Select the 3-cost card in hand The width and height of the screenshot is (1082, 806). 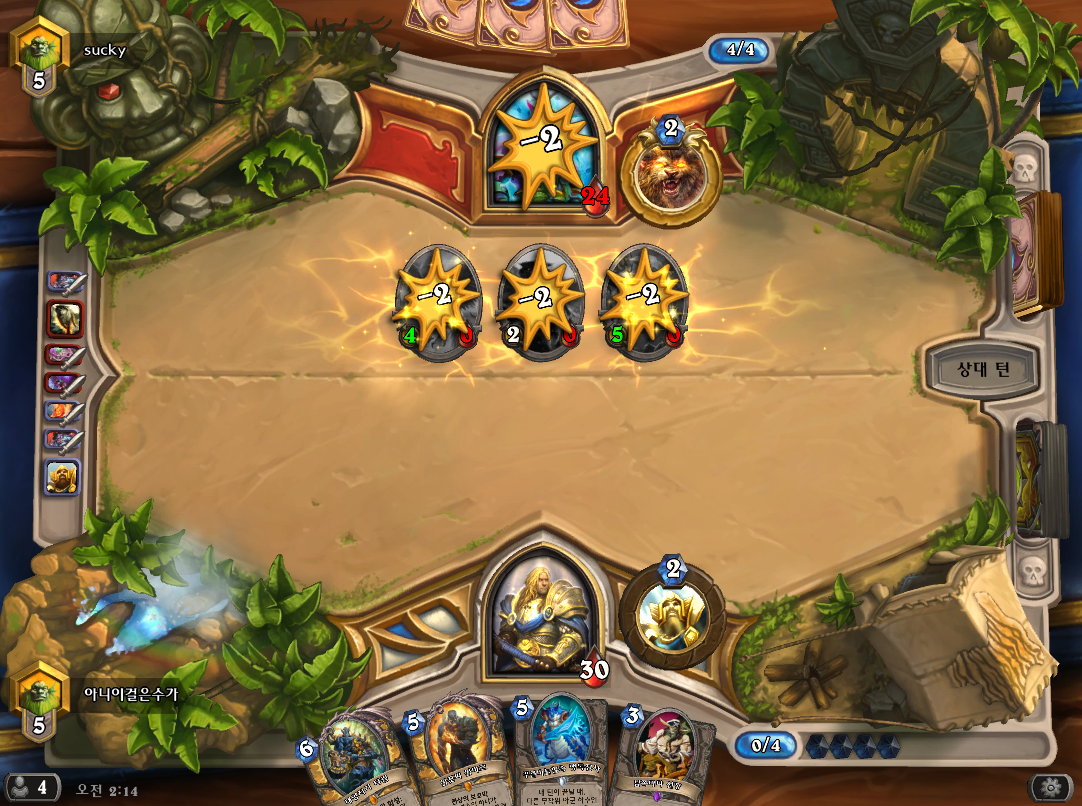point(664,758)
